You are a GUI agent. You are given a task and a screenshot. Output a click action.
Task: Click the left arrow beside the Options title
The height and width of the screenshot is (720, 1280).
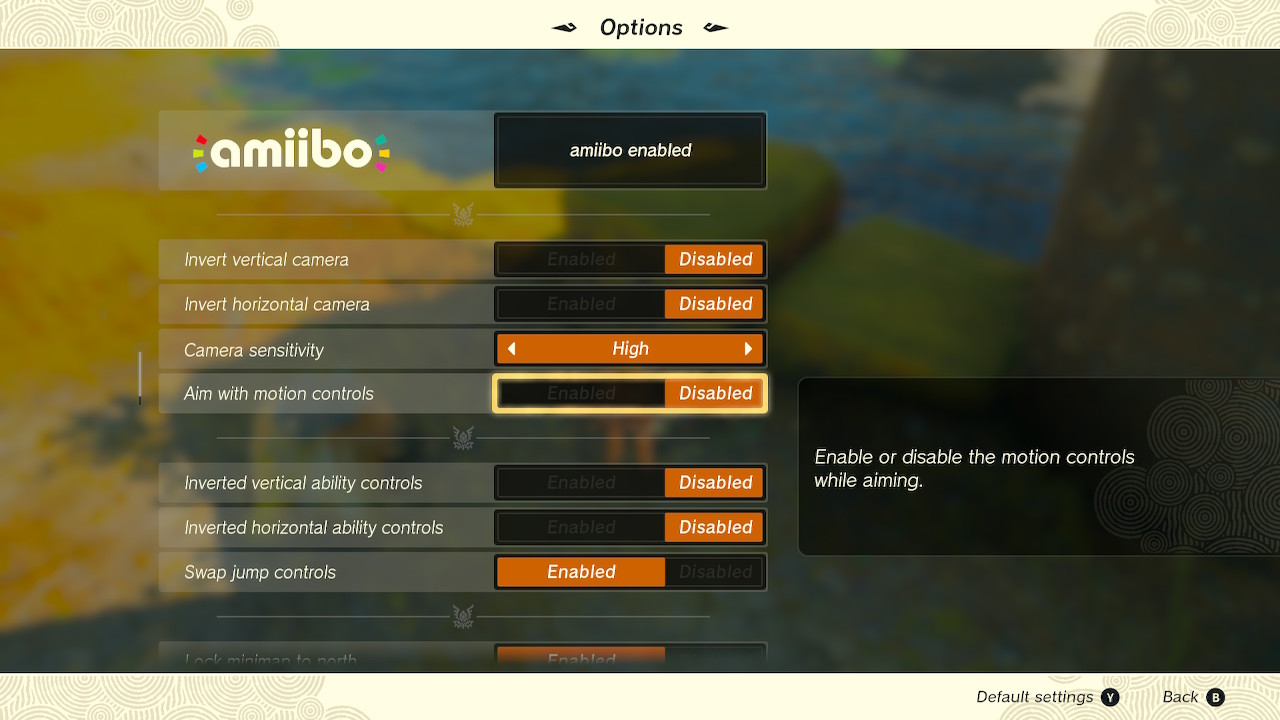[x=562, y=27]
